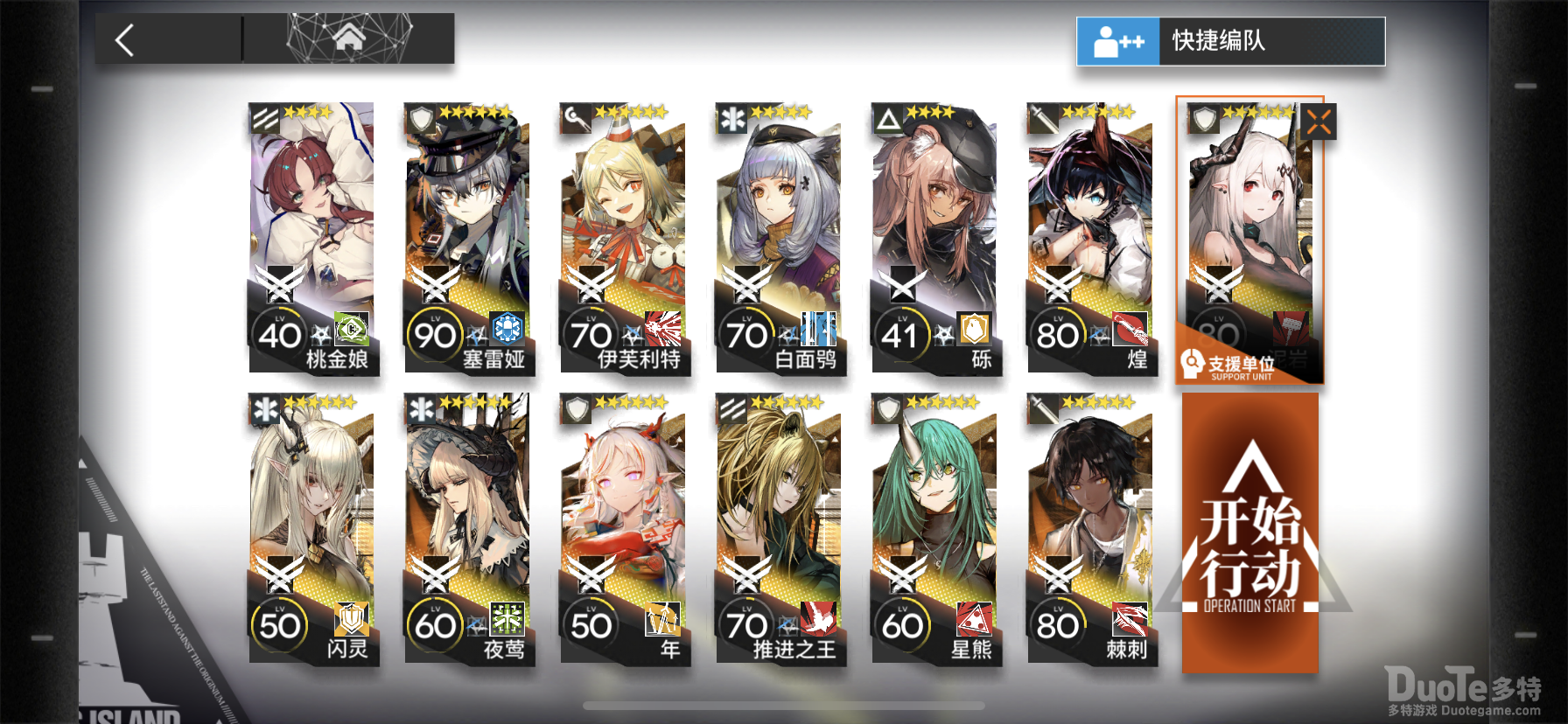This screenshot has width=1568, height=724.
Task: Select operator 桃金娘 card
Action: tap(312, 238)
